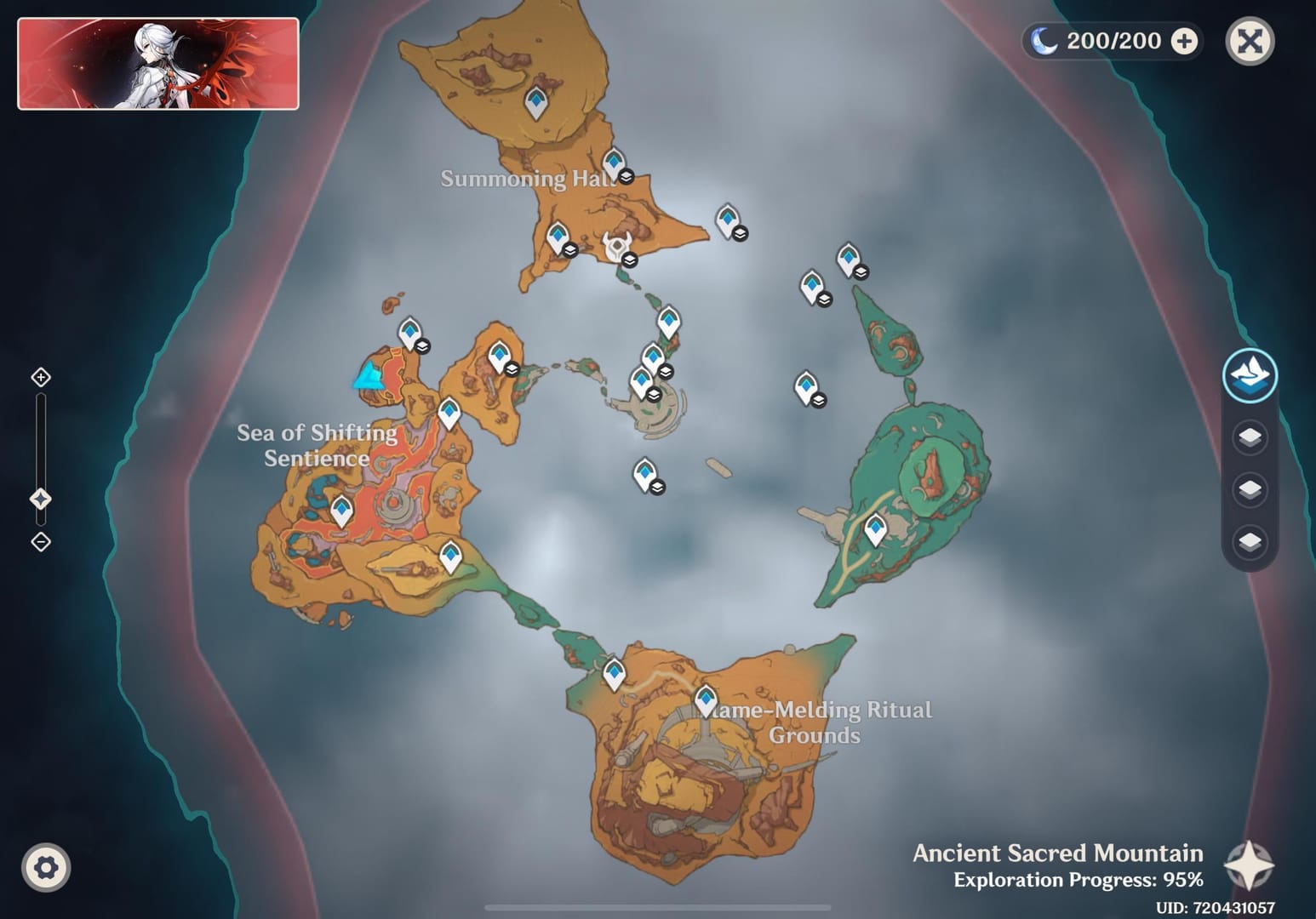This screenshot has width=1316, height=919.
Task: Switch to the middle floor layer
Action: click(1250, 488)
